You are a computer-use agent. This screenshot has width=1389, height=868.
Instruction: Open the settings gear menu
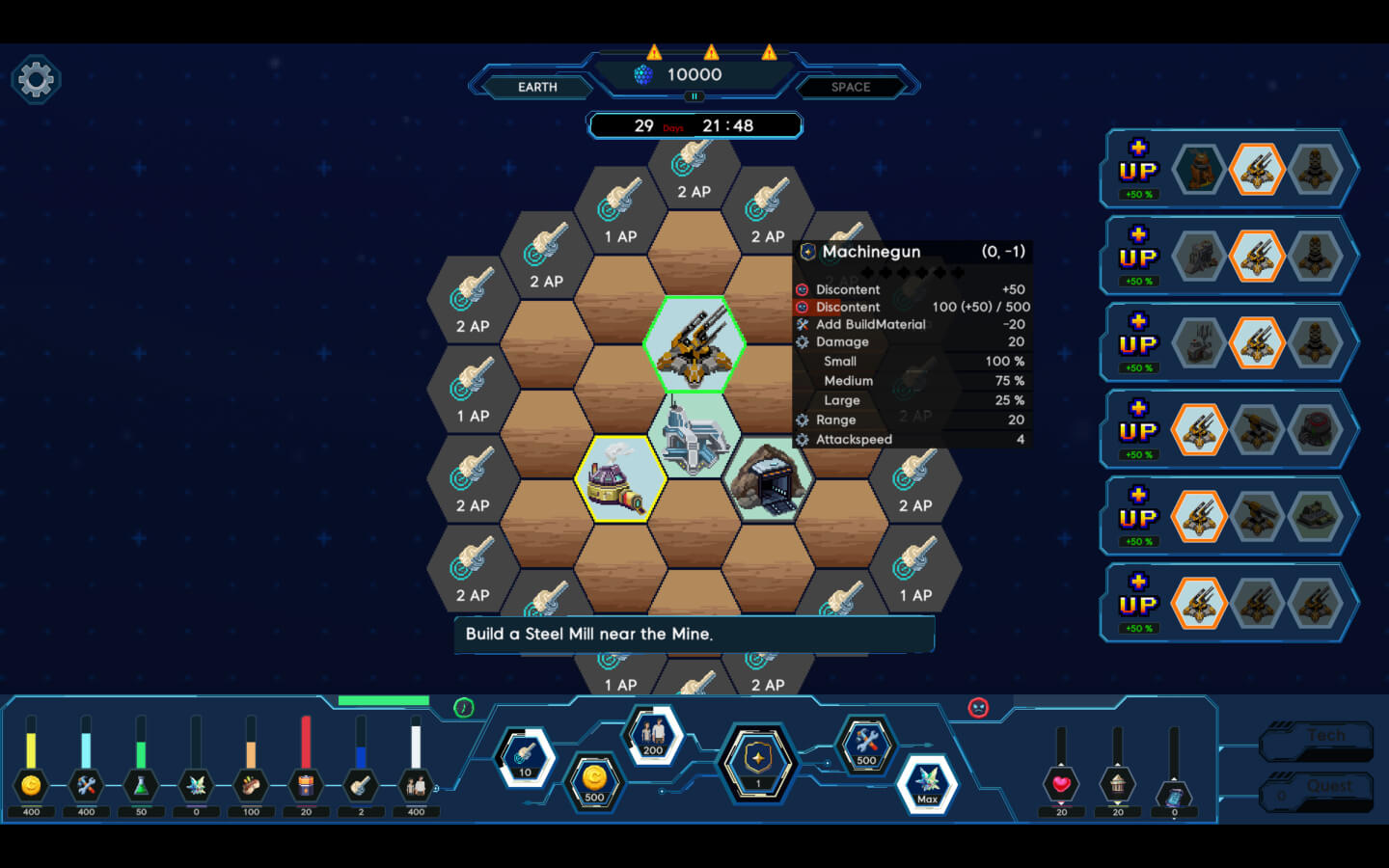tap(37, 79)
